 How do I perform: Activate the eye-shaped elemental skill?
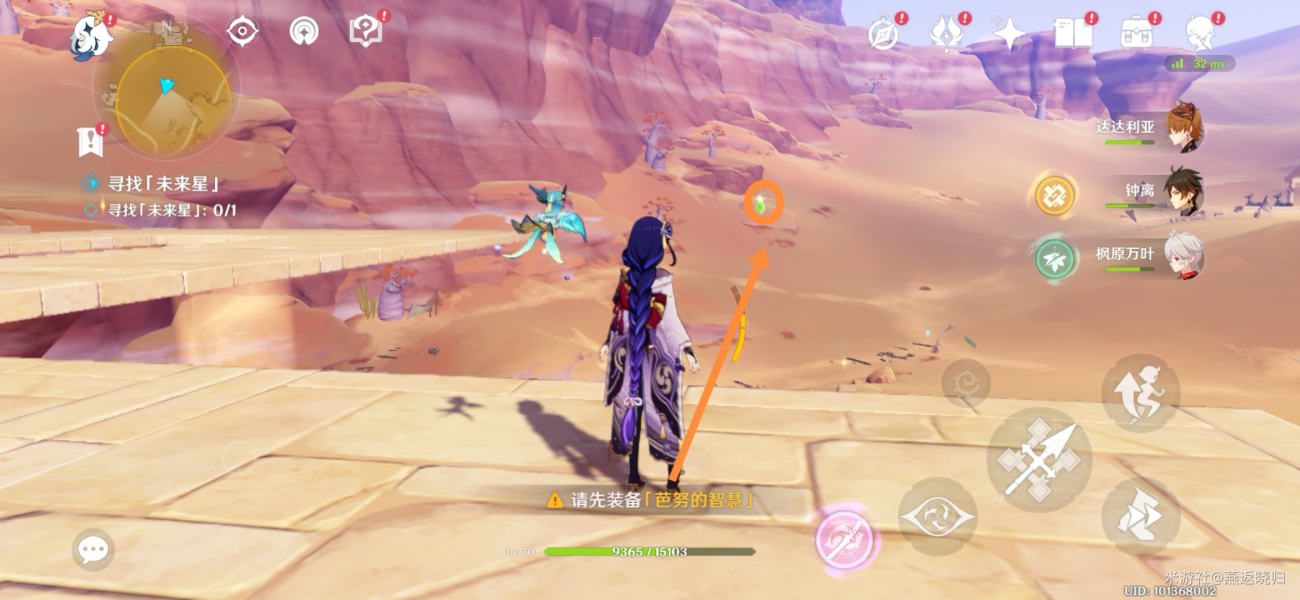point(937,516)
